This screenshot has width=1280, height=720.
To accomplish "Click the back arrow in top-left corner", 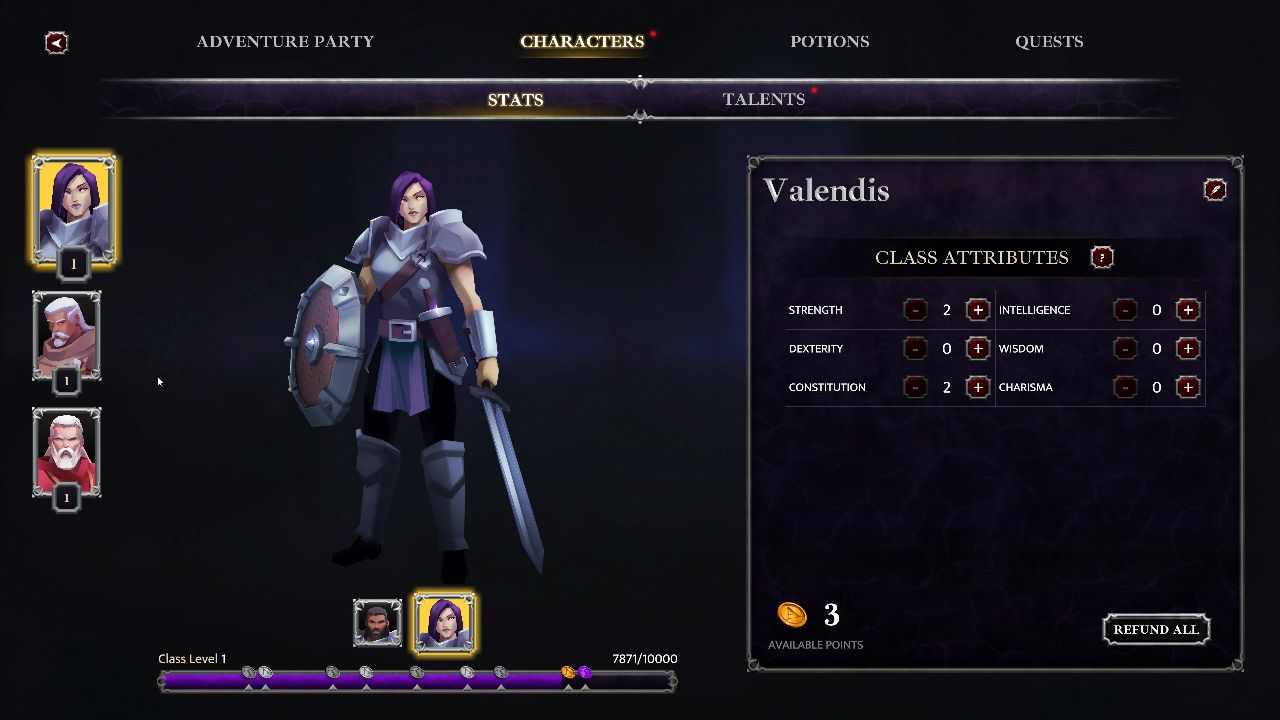I will (x=55, y=42).
